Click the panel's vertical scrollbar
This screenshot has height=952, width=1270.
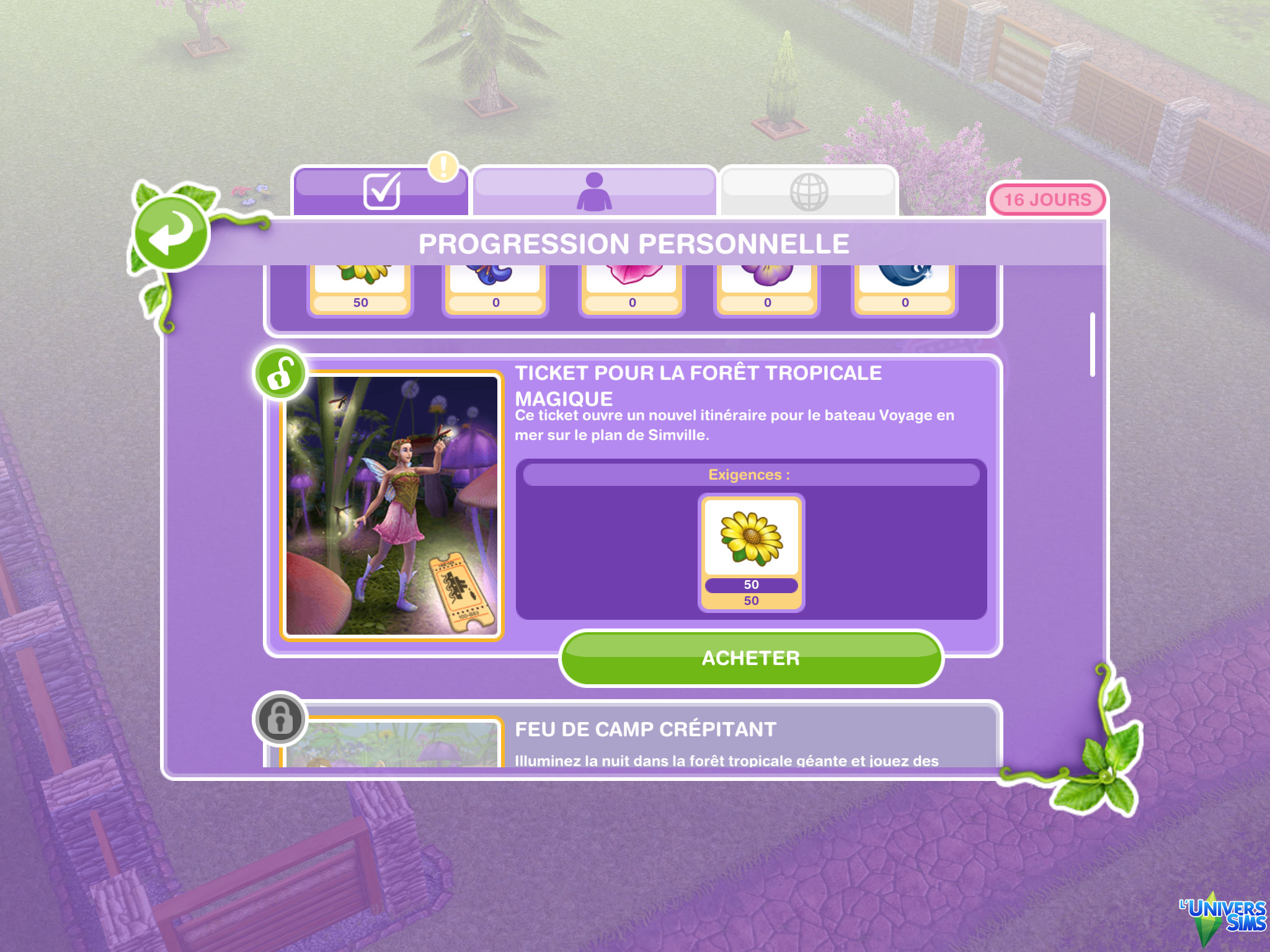(1092, 345)
